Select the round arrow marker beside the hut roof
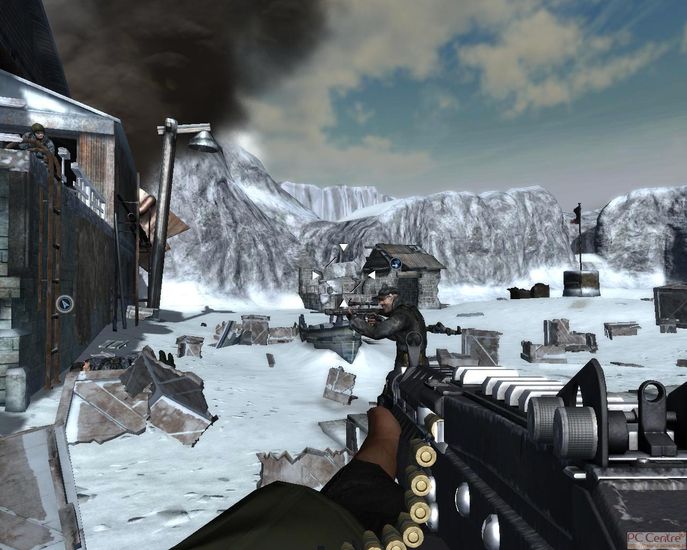The image size is (687, 550). [x=396, y=264]
